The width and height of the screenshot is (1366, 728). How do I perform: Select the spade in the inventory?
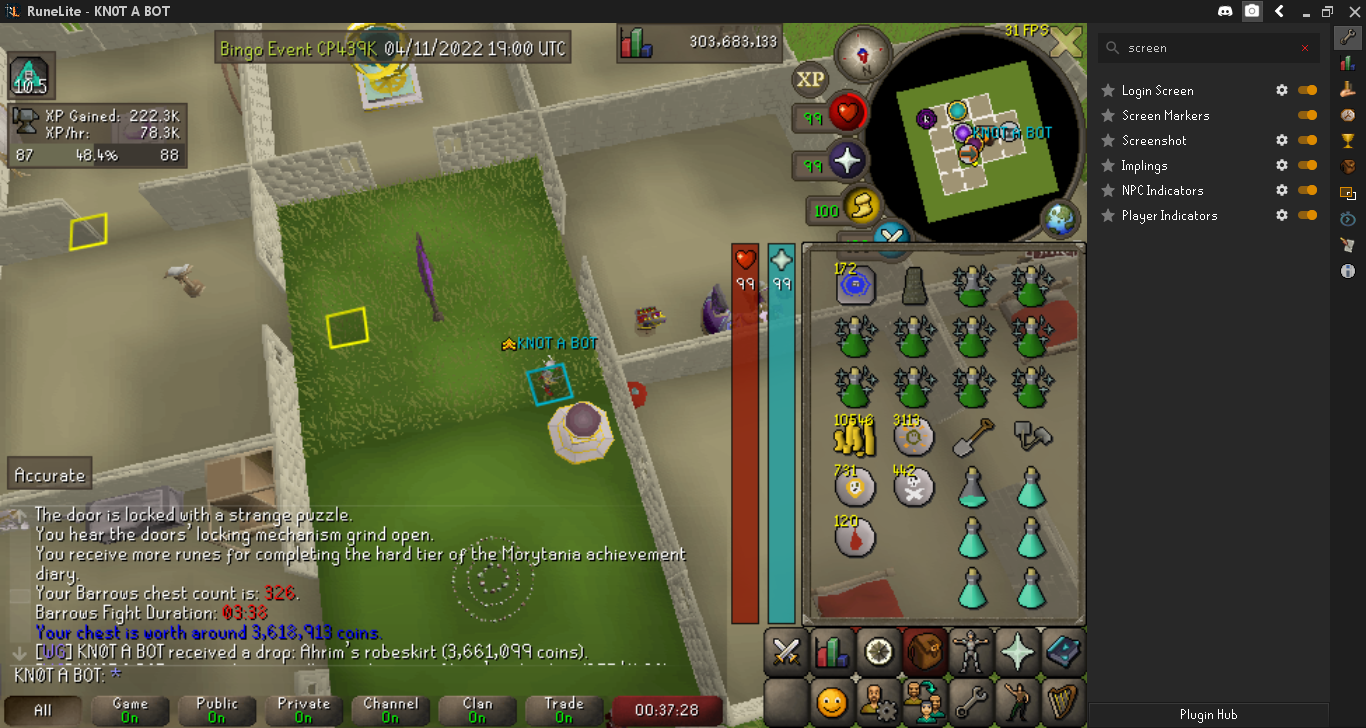pyautogui.click(x=972, y=434)
